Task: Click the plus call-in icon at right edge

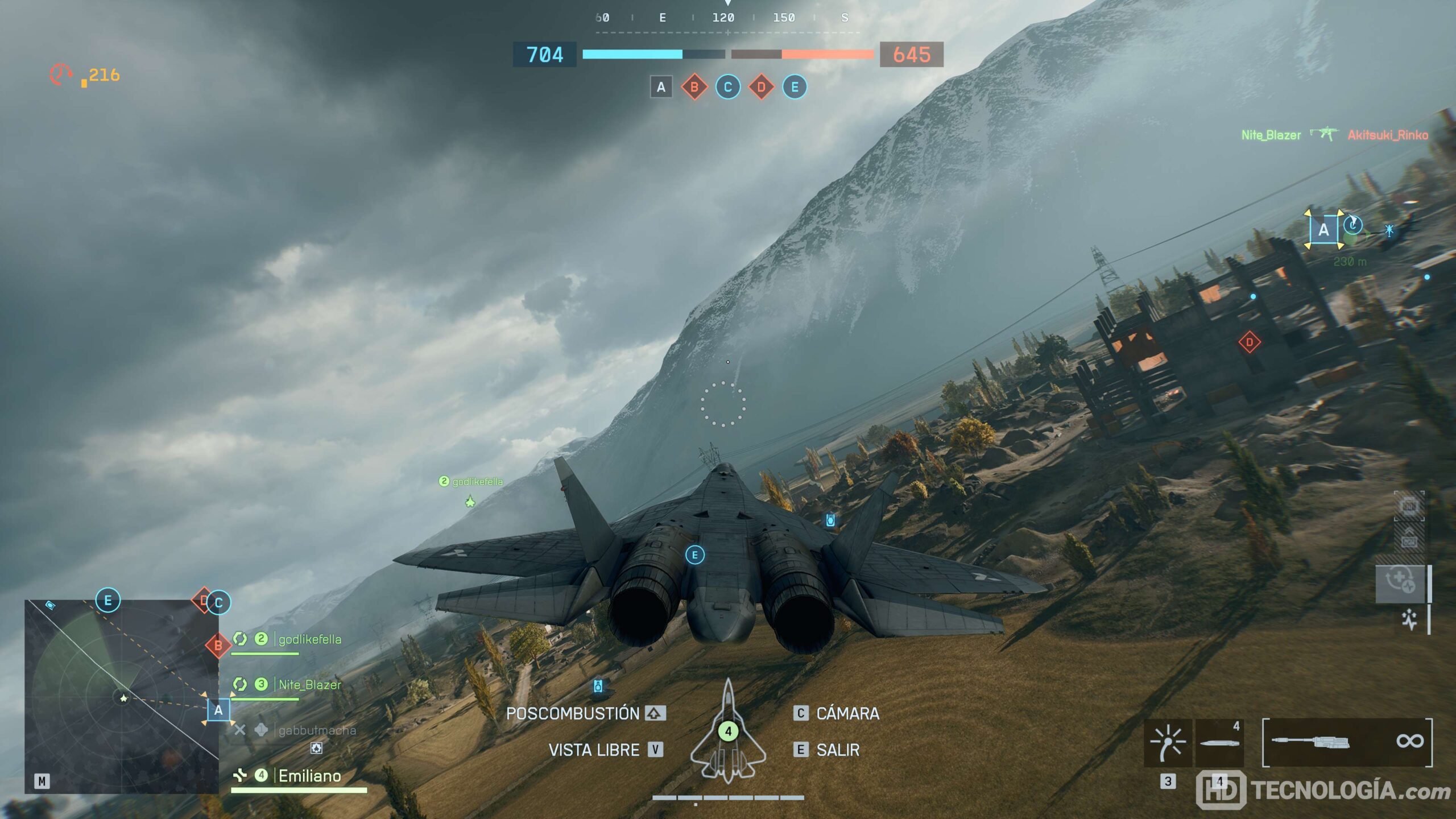Action: coord(1400,582)
